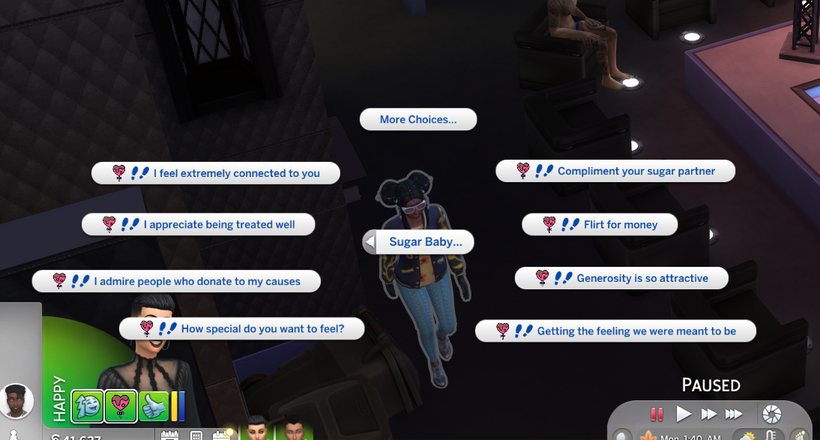Choose "Compliment your sugar partner"
Image resolution: width=820 pixels, height=440 pixels.
coord(616,171)
